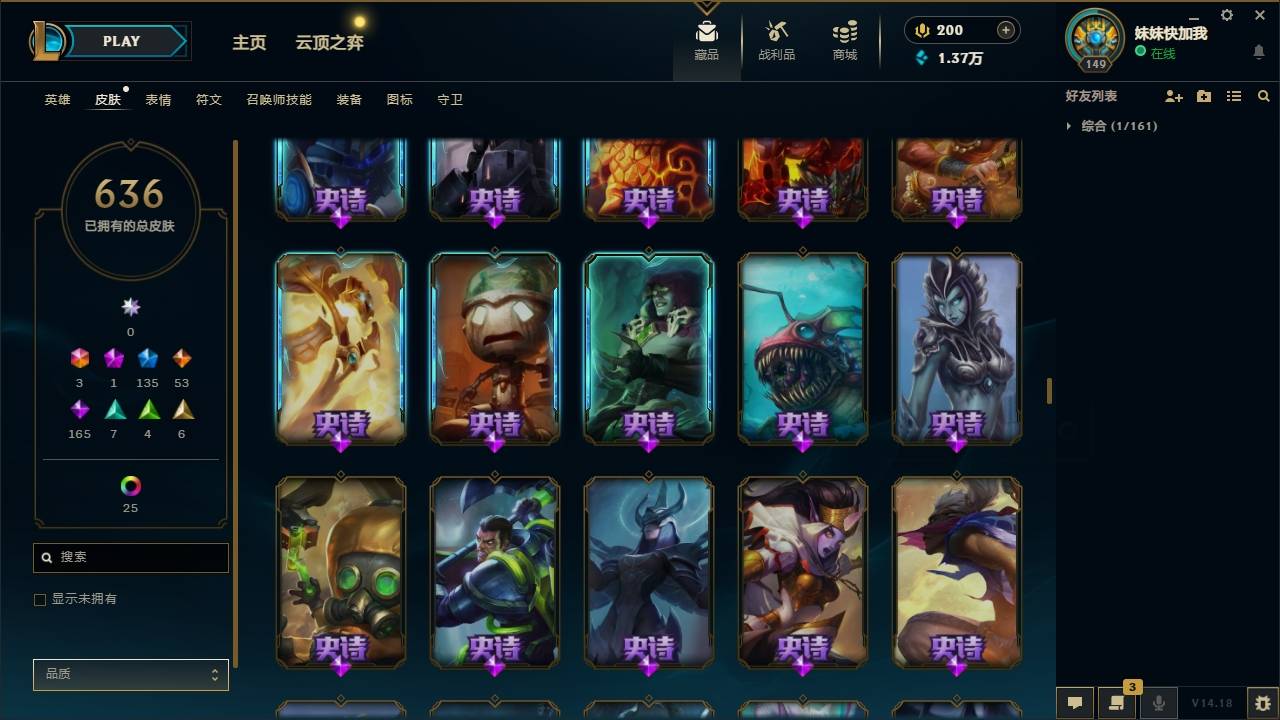
Task: Open the 藏品 collection icon in top navigation
Action: coord(706,38)
